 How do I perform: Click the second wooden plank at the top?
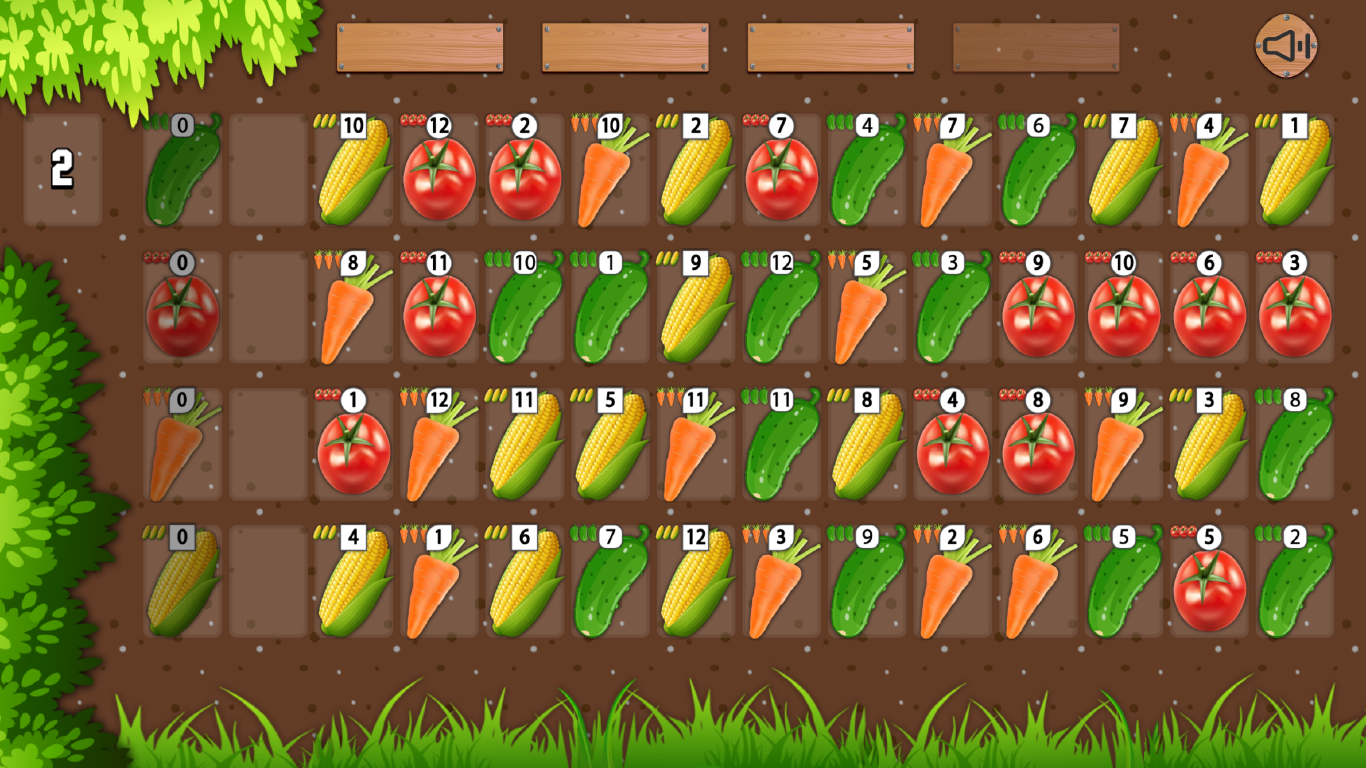626,45
